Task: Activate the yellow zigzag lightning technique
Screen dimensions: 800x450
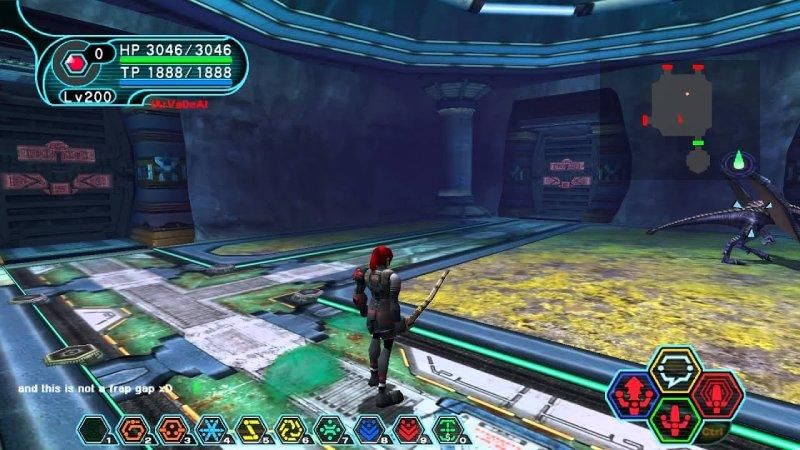Action: (x=249, y=429)
